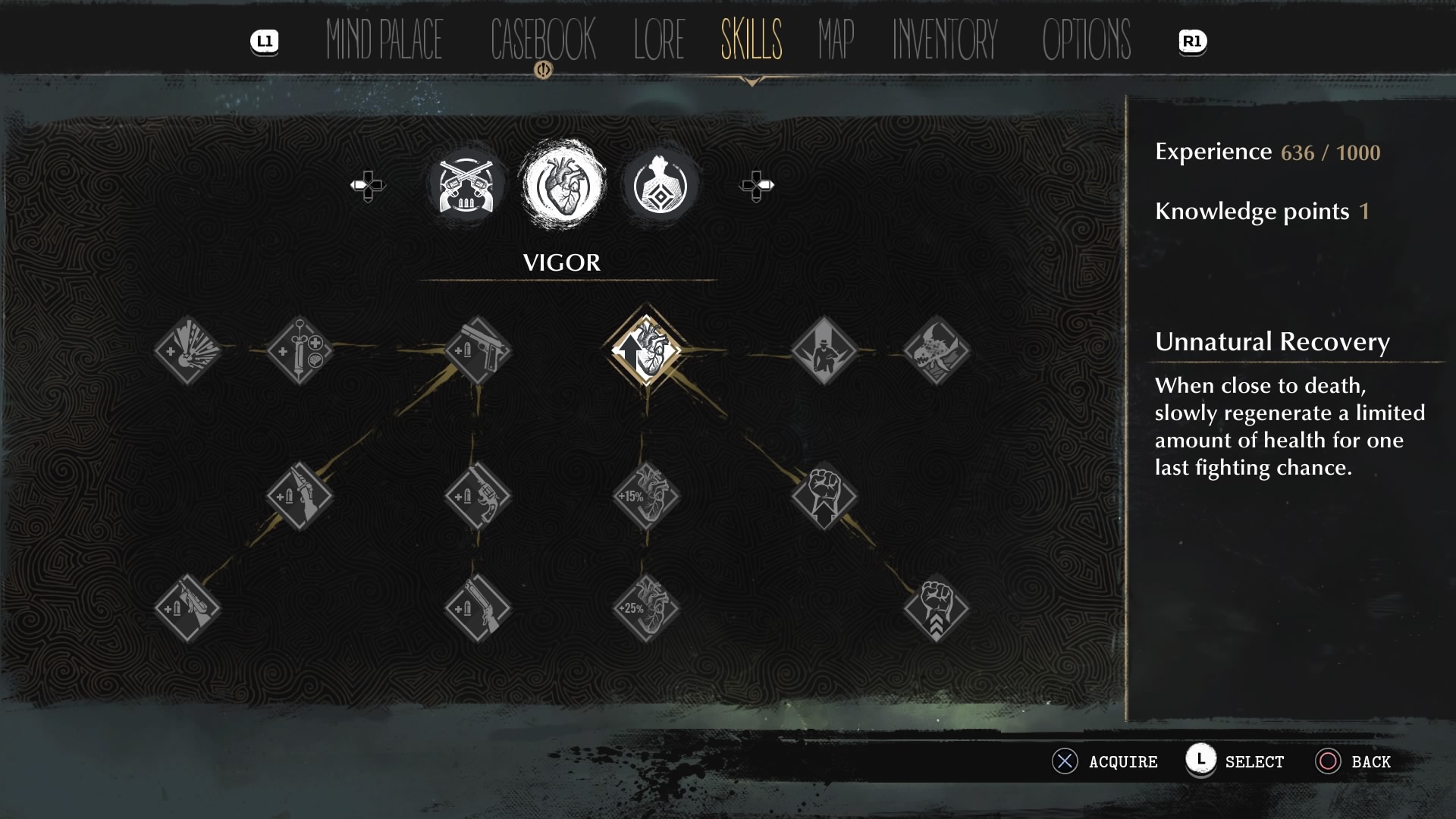Pick the +15% heart health skill
Viewport: 1456px width, 819px height.
point(646,497)
